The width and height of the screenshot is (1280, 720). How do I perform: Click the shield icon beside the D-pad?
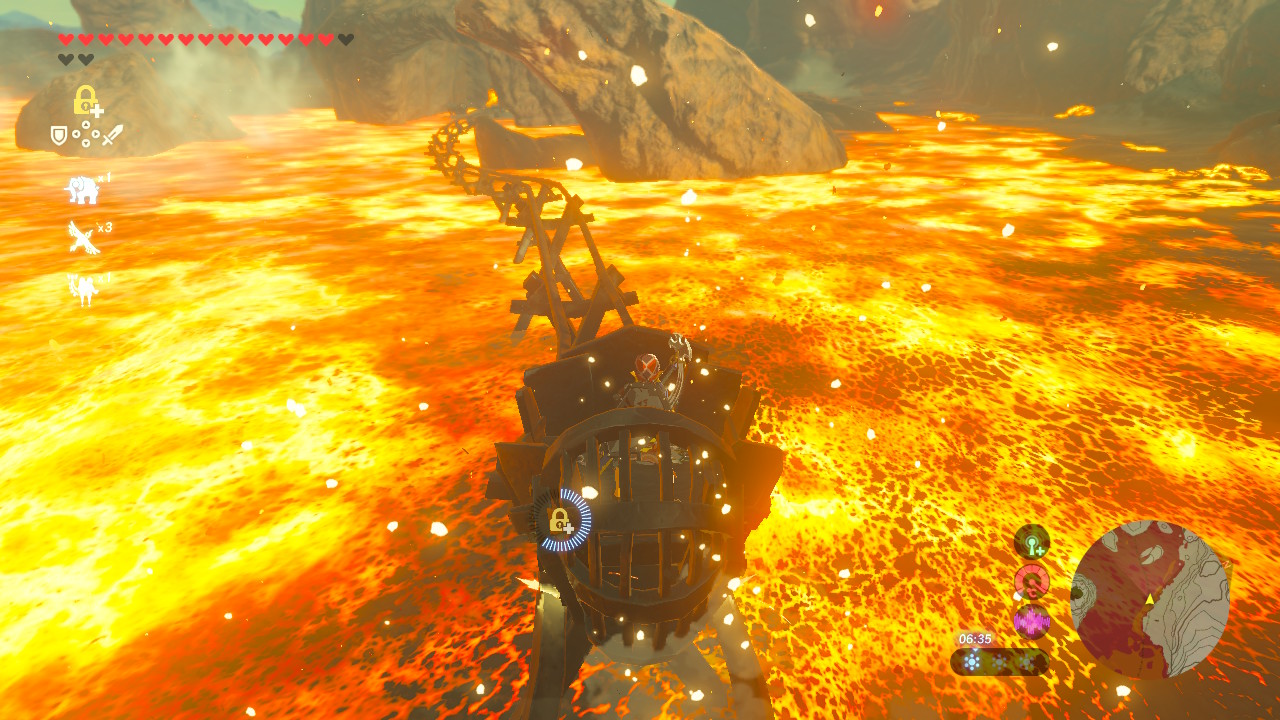pos(59,135)
